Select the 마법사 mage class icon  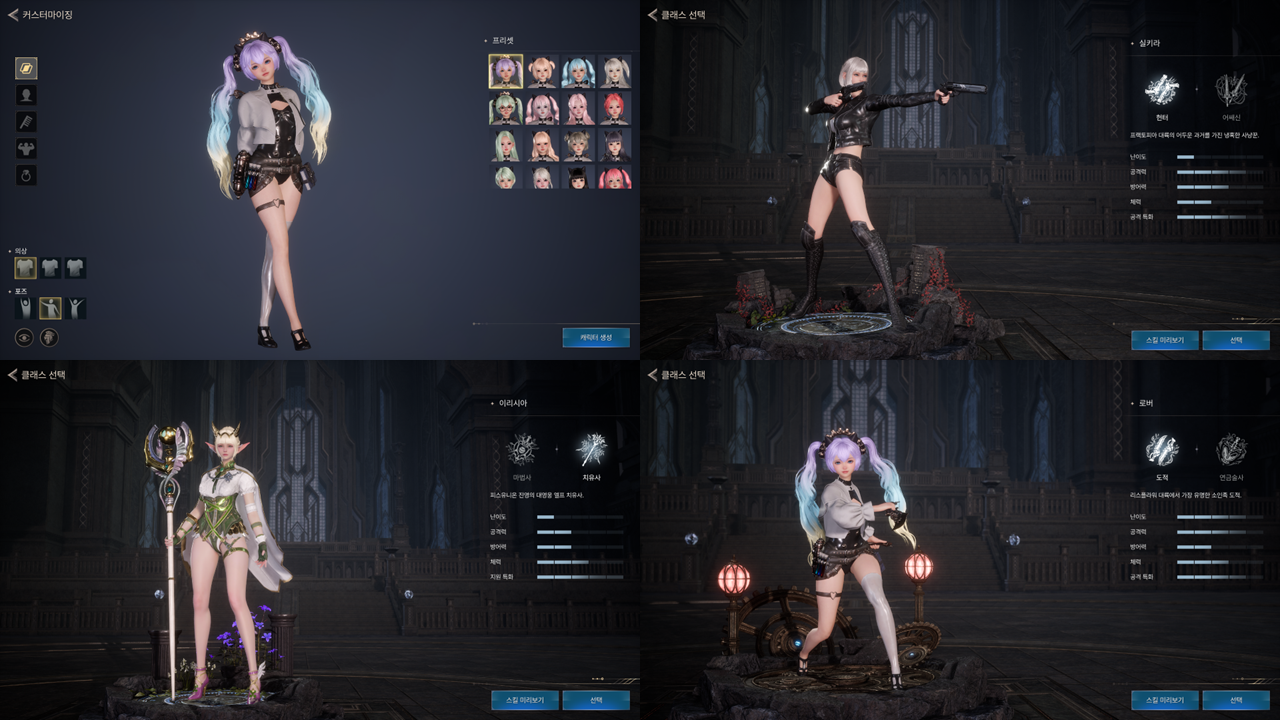click(522, 451)
